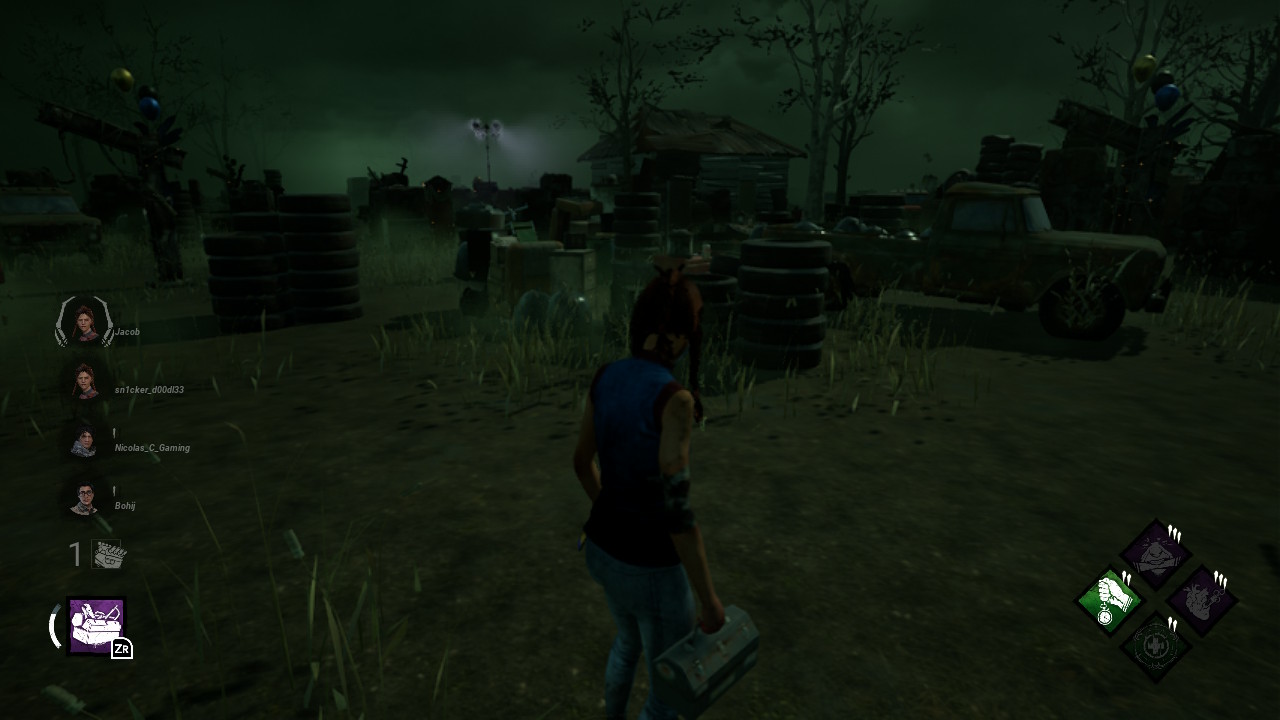
Task: Select Nicolas_C_Gaming's survivor portrait
Action: tap(84, 439)
